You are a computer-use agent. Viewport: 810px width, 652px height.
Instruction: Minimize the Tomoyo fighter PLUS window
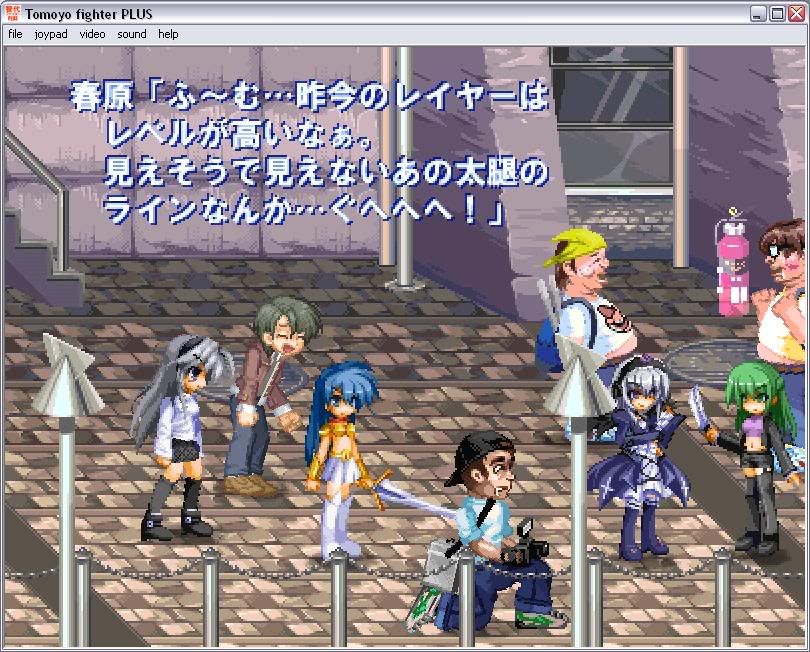(759, 13)
